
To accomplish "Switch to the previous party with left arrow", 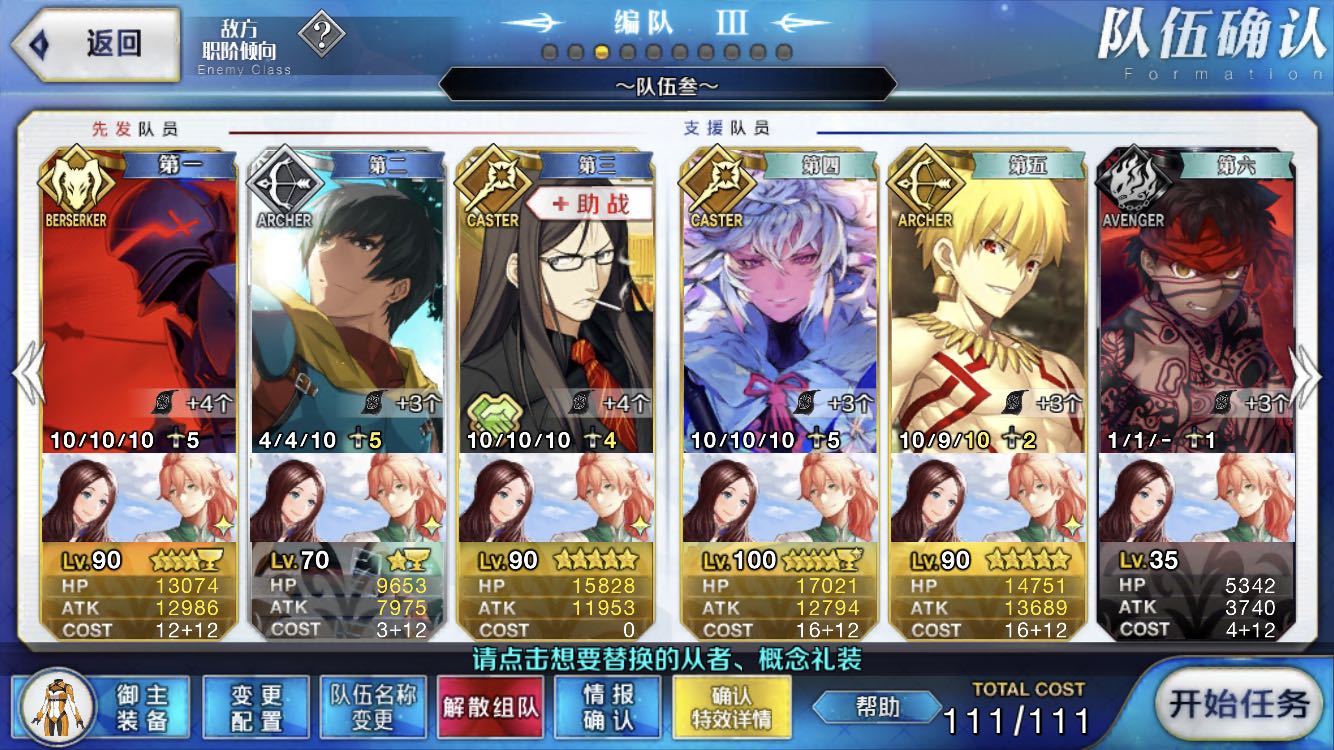I will coord(27,375).
